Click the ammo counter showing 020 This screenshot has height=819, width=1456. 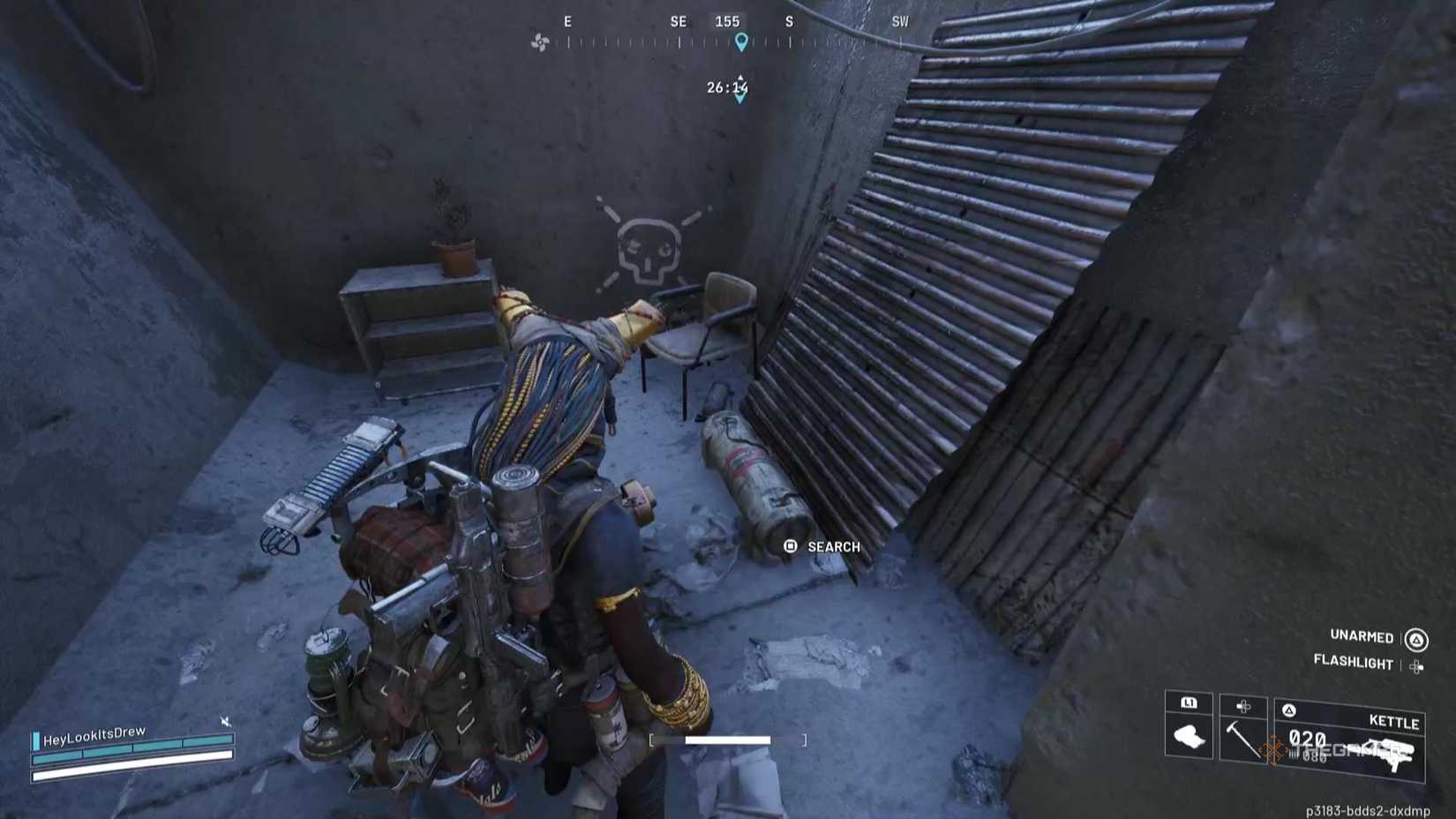[1307, 740]
